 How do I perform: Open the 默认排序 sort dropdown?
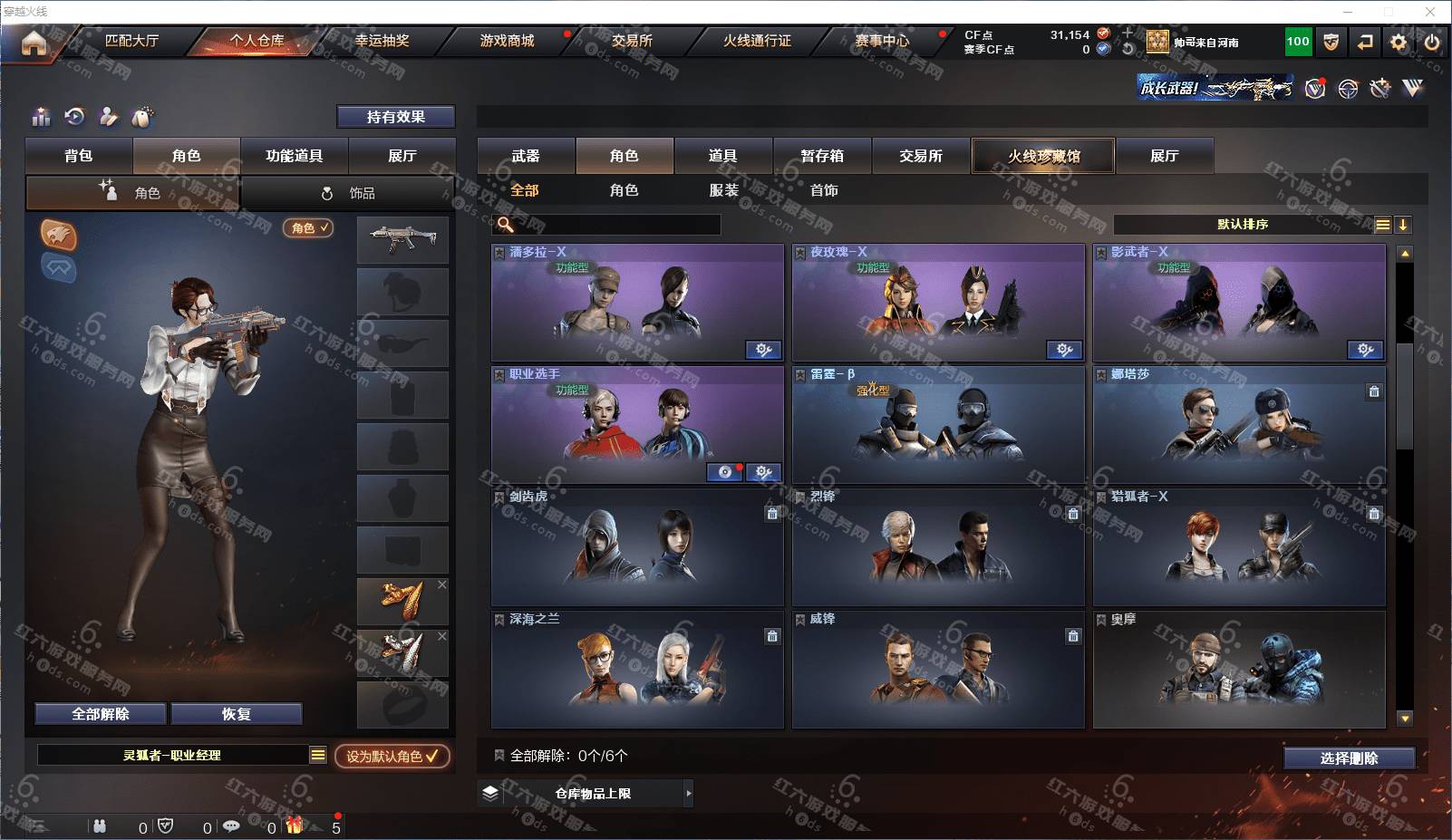tap(1243, 225)
